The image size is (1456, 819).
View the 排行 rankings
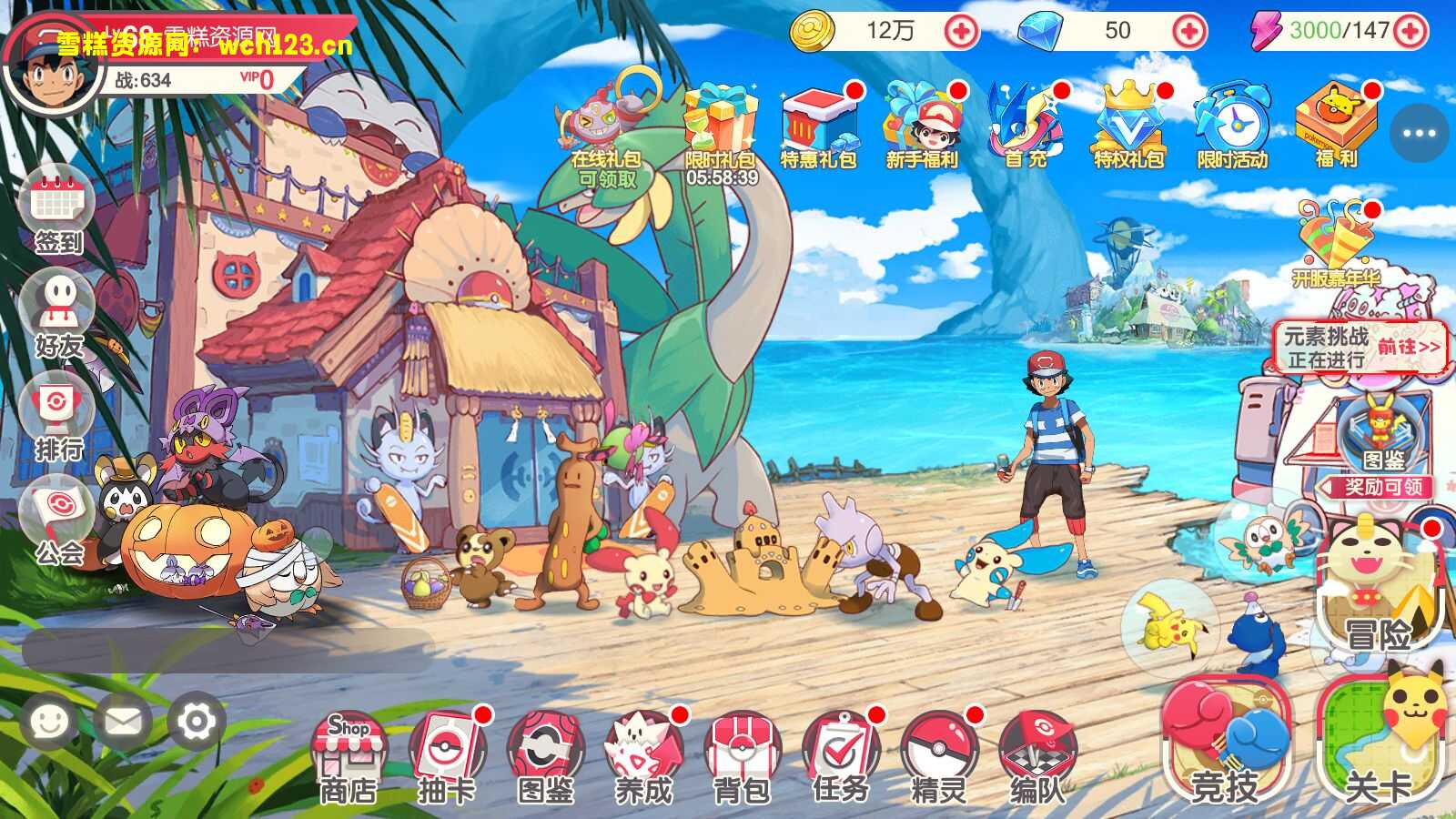pos(60,419)
